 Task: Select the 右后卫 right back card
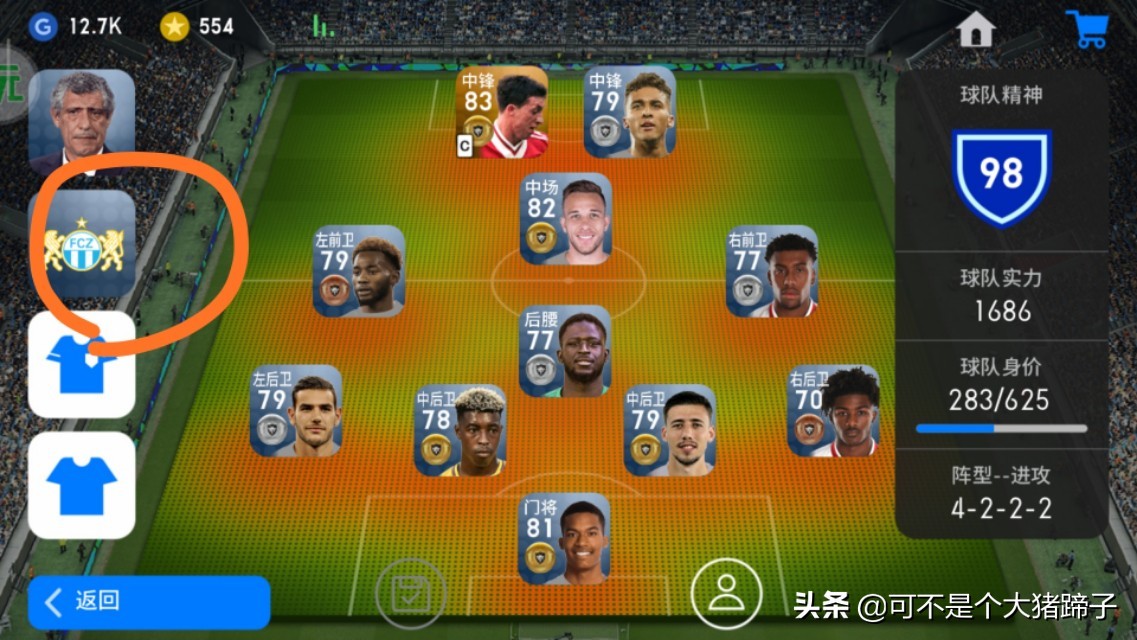point(834,411)
